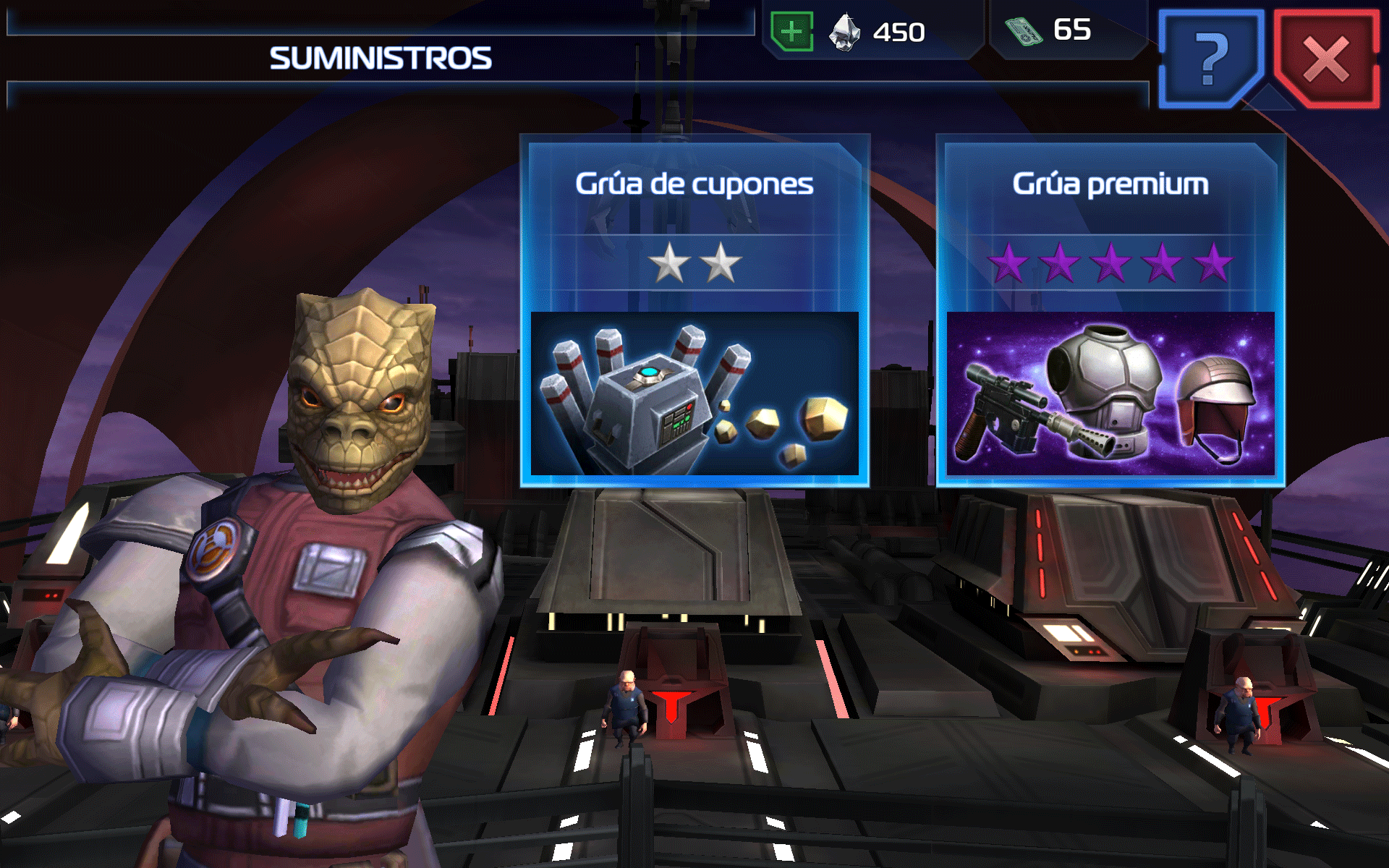Image resolution: width=1389 pixels, height=868 pixels.
Task: Select the Grúa premium crate
Action: (1110, 311)
